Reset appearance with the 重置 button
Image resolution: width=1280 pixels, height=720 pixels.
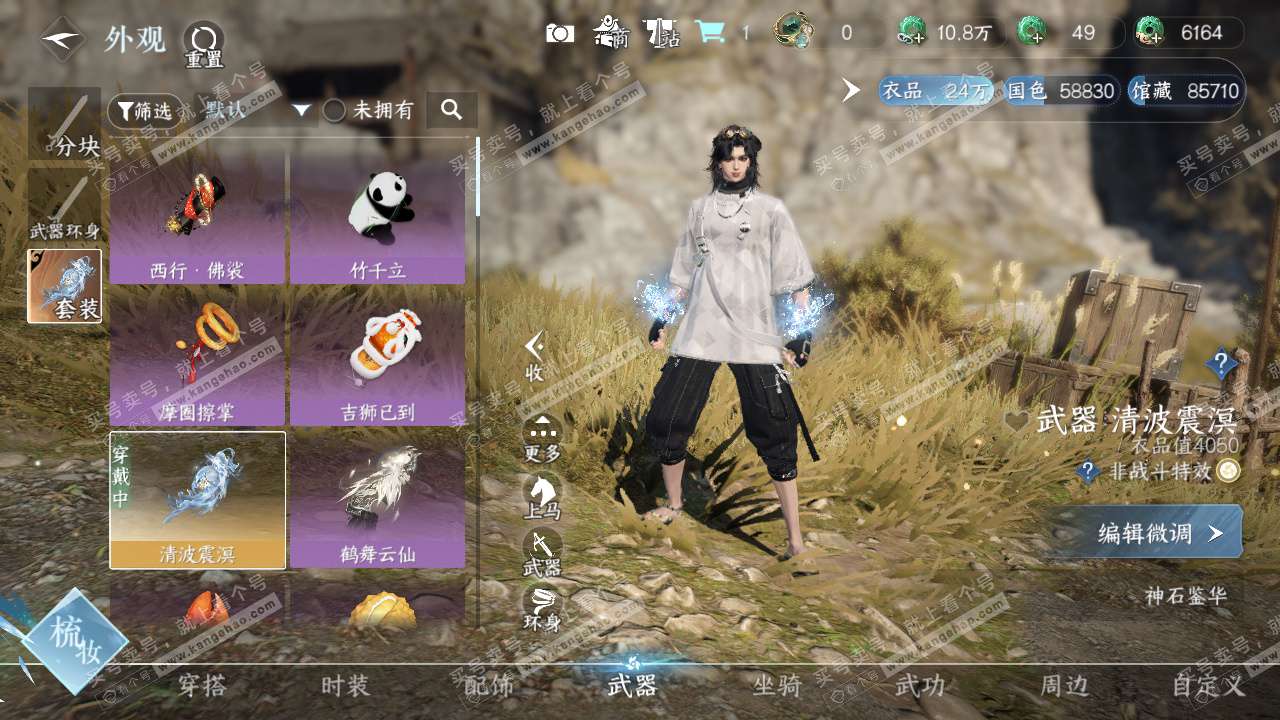203,43
